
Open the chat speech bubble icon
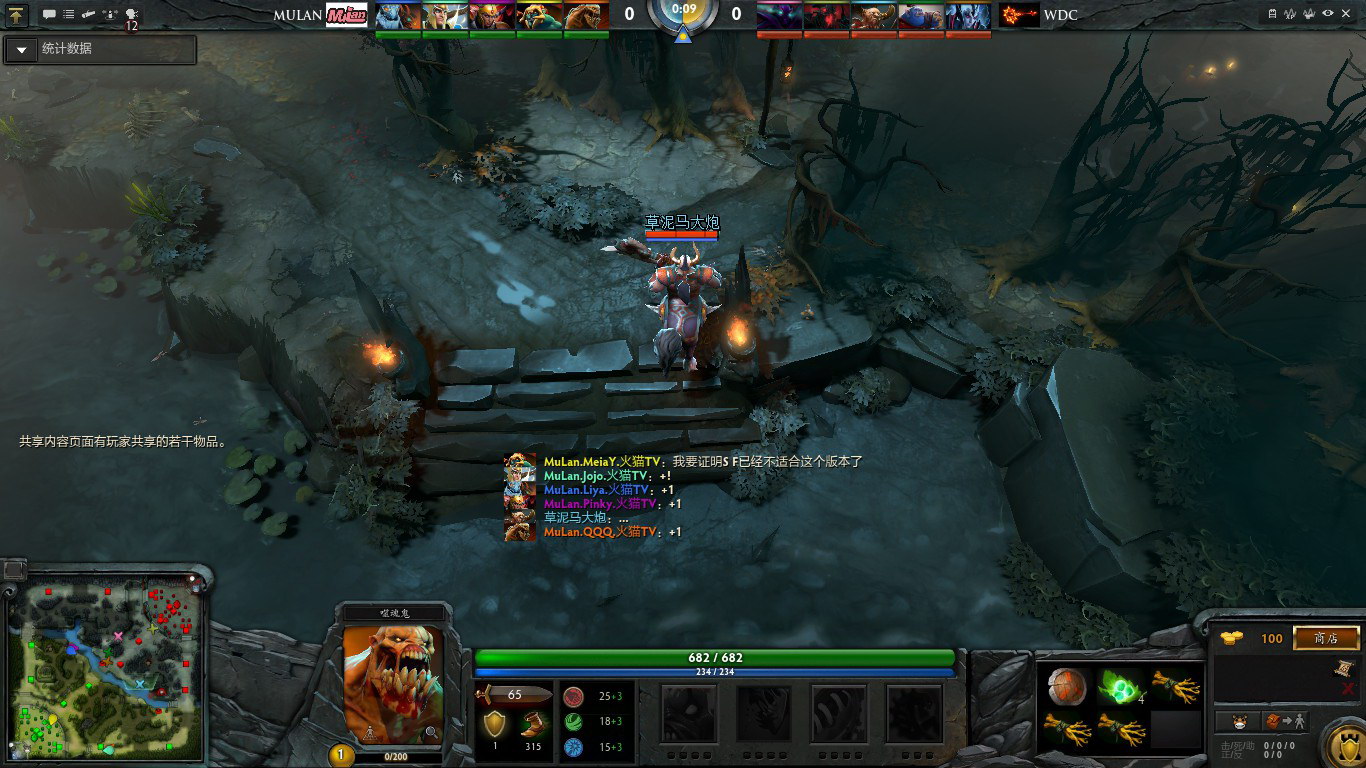(x=49, y=14)
